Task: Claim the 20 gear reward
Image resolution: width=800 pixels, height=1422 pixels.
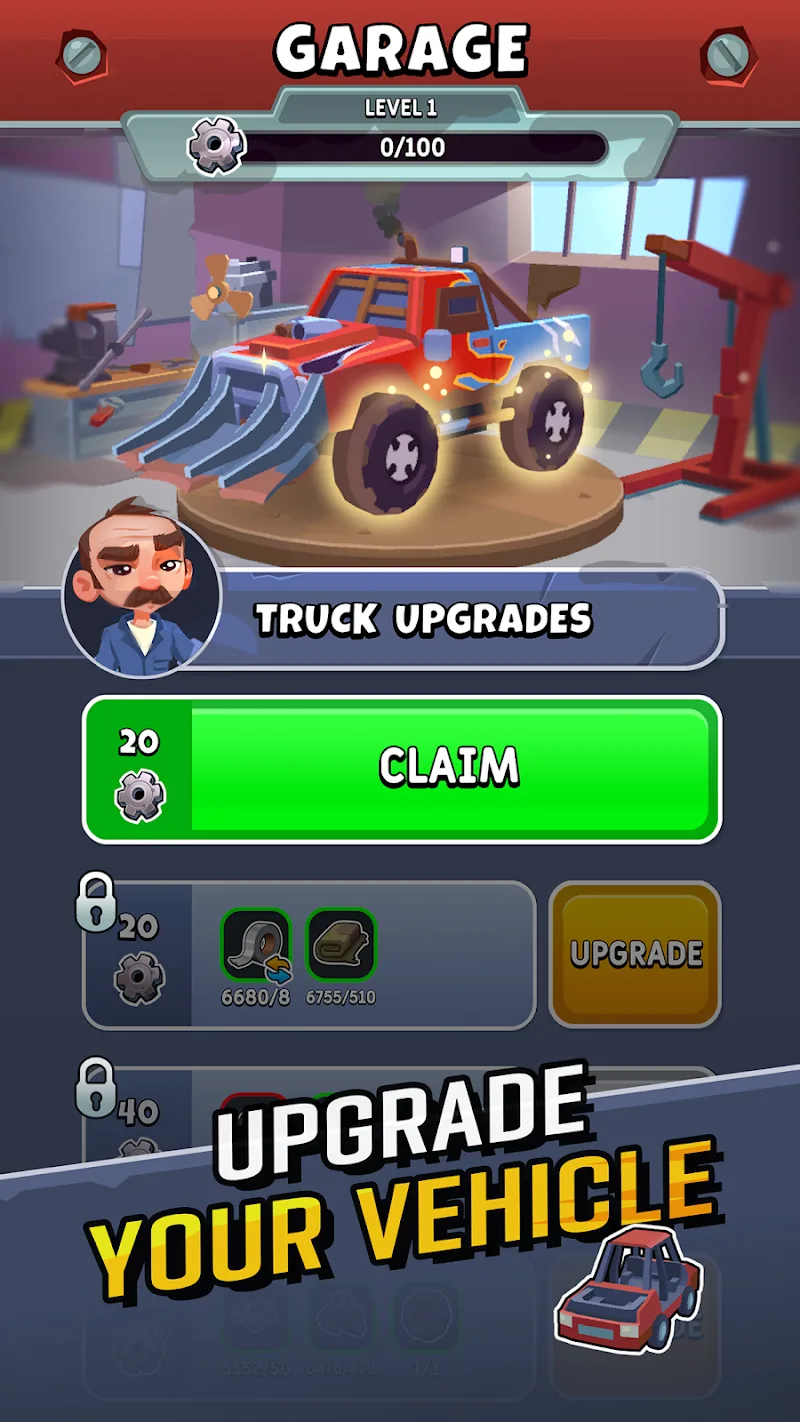Action: (450, 768)
